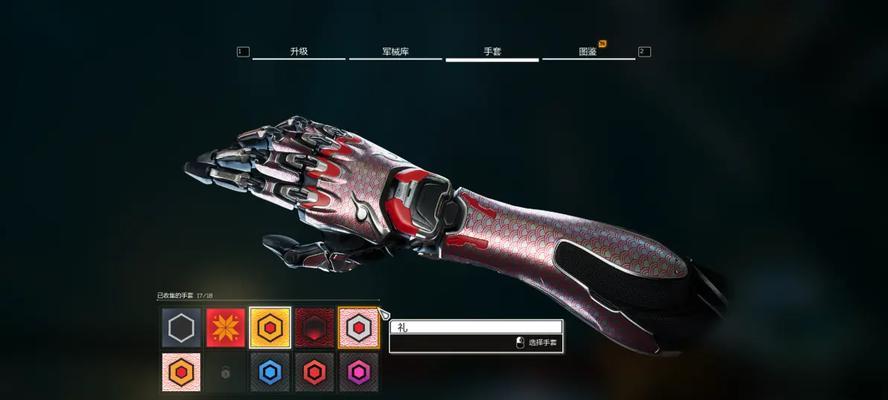888x400 pixels.
Task: Select the dark red hexagon glove skin
Action: (x=314, y=327)
